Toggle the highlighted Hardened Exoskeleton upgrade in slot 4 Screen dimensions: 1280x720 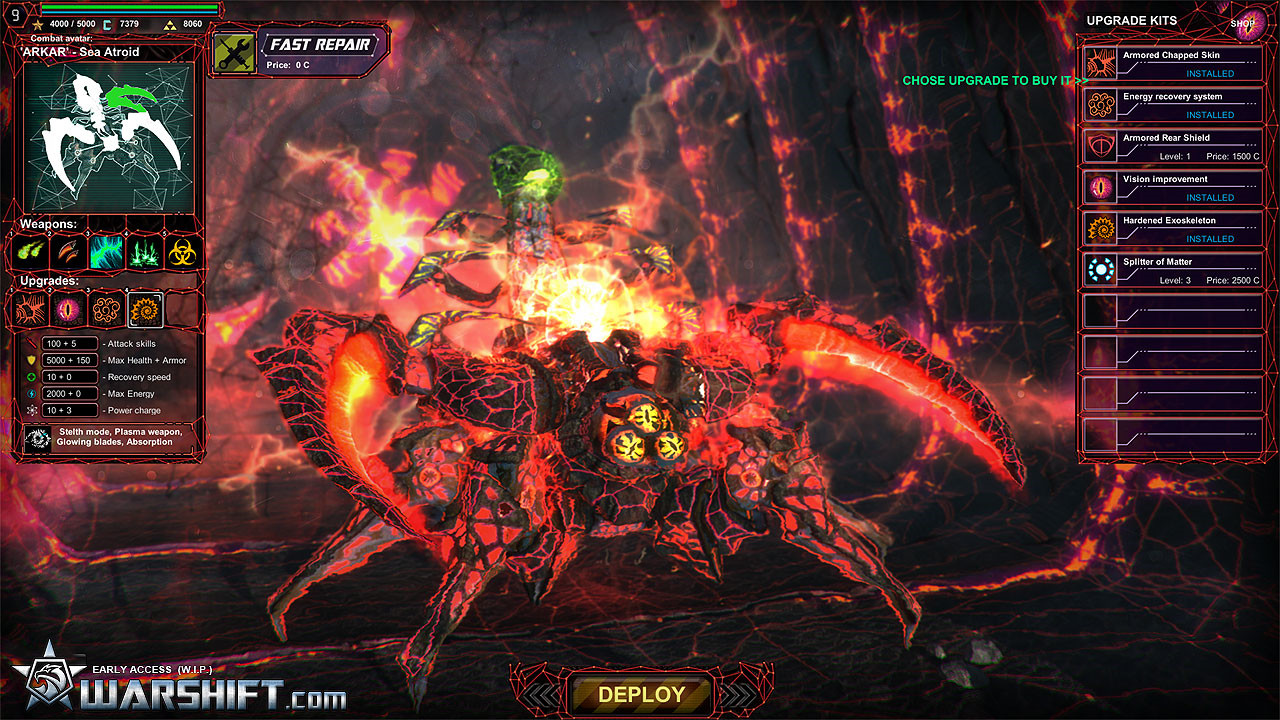click(x=145, y=309)
